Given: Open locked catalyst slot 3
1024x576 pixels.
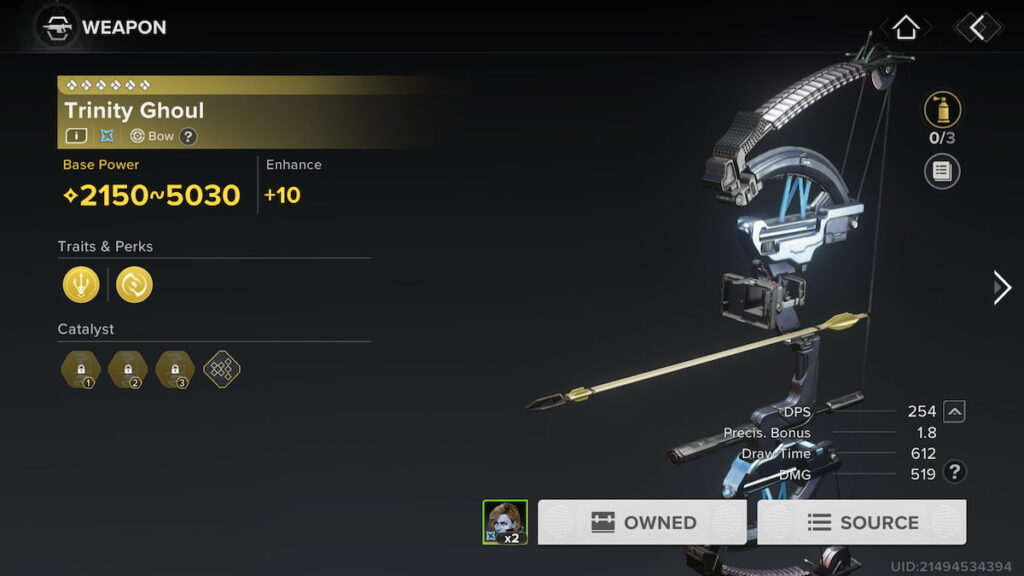Looking at the screenshot, I should click(x=175, y=370).
